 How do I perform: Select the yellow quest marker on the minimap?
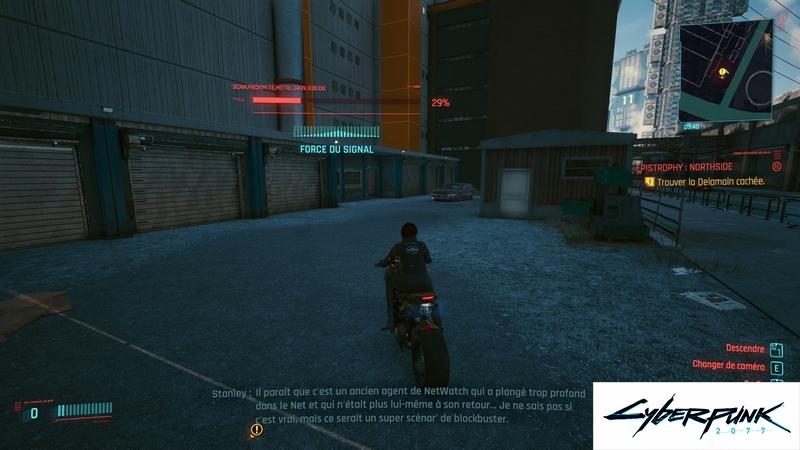pyautogui.click(x=722, y=72)
